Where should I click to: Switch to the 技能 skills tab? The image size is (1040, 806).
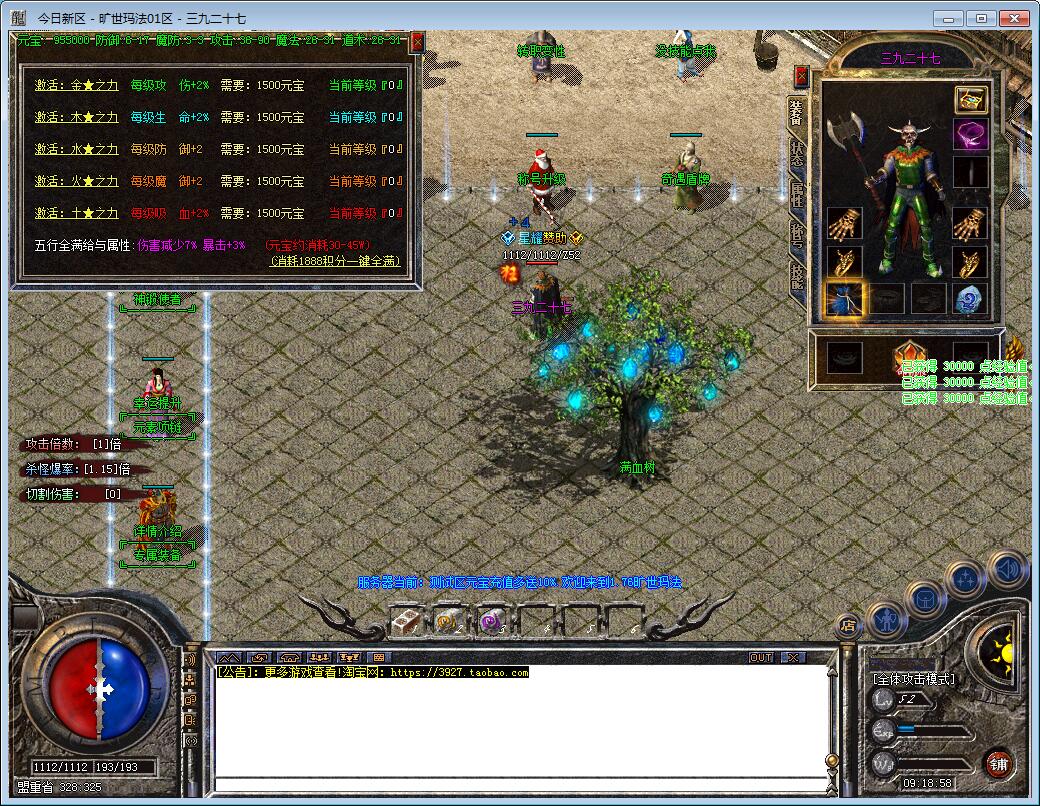[x=797, y=275]
